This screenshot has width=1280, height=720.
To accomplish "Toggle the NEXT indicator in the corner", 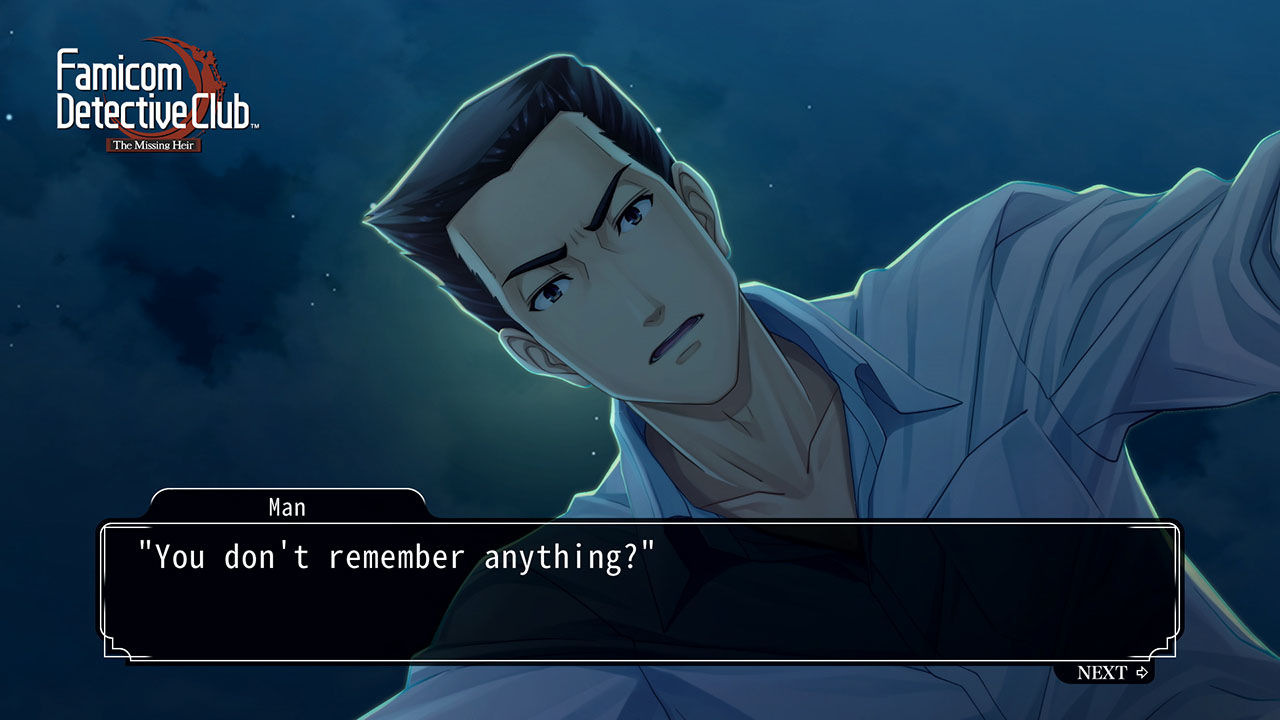I will click(1112, 674).
